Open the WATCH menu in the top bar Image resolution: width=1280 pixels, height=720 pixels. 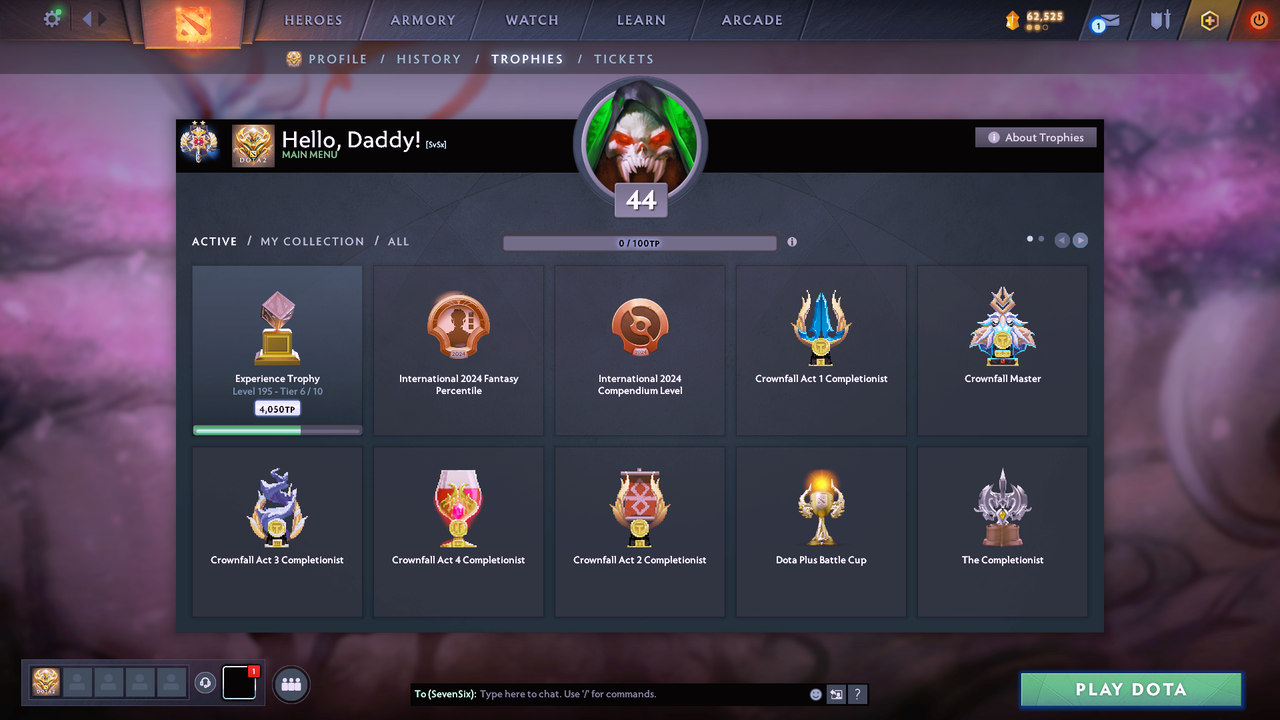(x=531, y=19)
